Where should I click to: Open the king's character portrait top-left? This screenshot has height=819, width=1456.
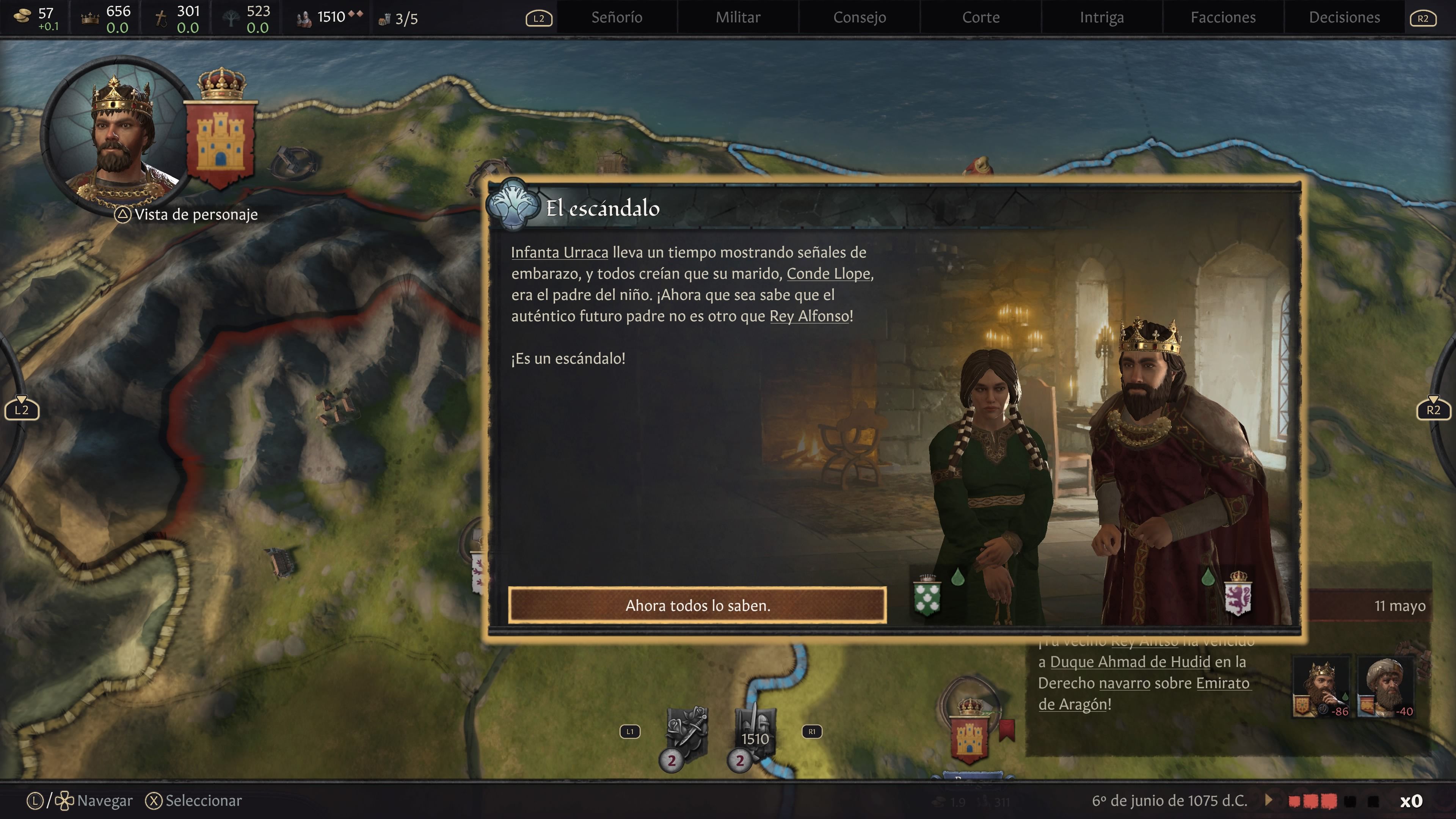click(116, 136)
